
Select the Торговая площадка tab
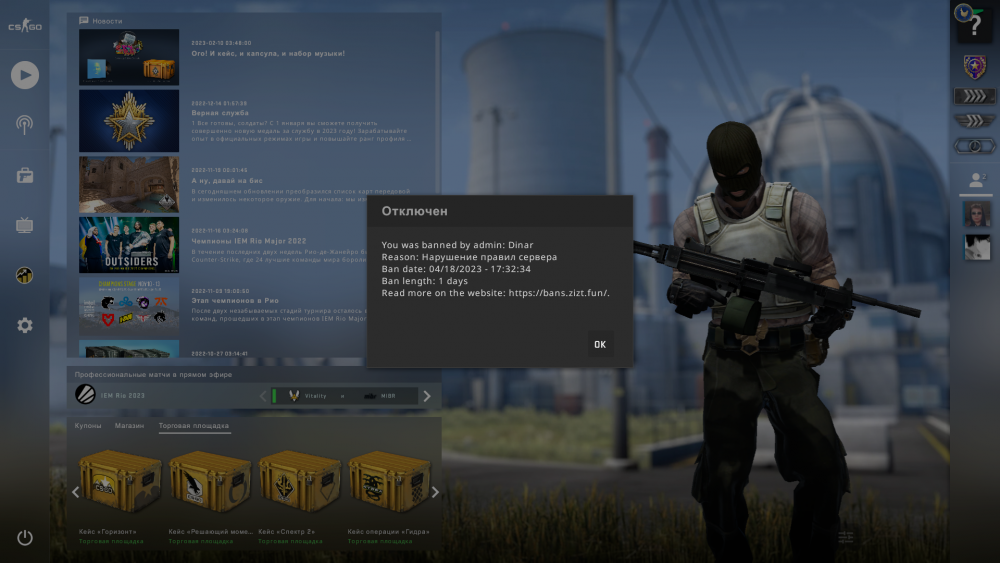pyautogui.click(x=194, y=425)
